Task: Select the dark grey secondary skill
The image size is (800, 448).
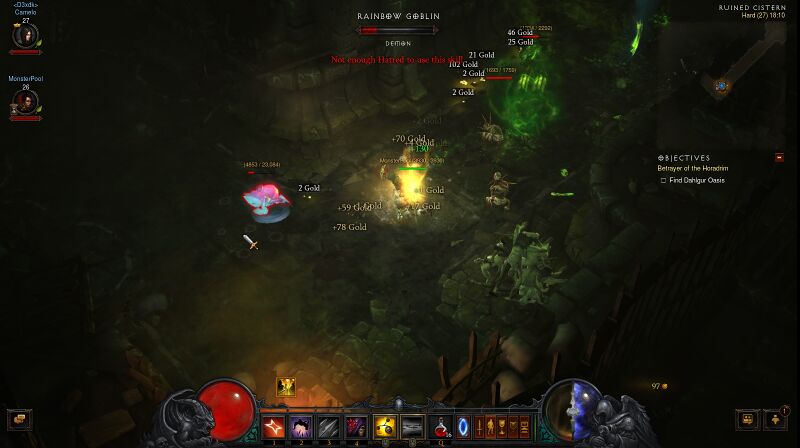Action: [412, 427]
